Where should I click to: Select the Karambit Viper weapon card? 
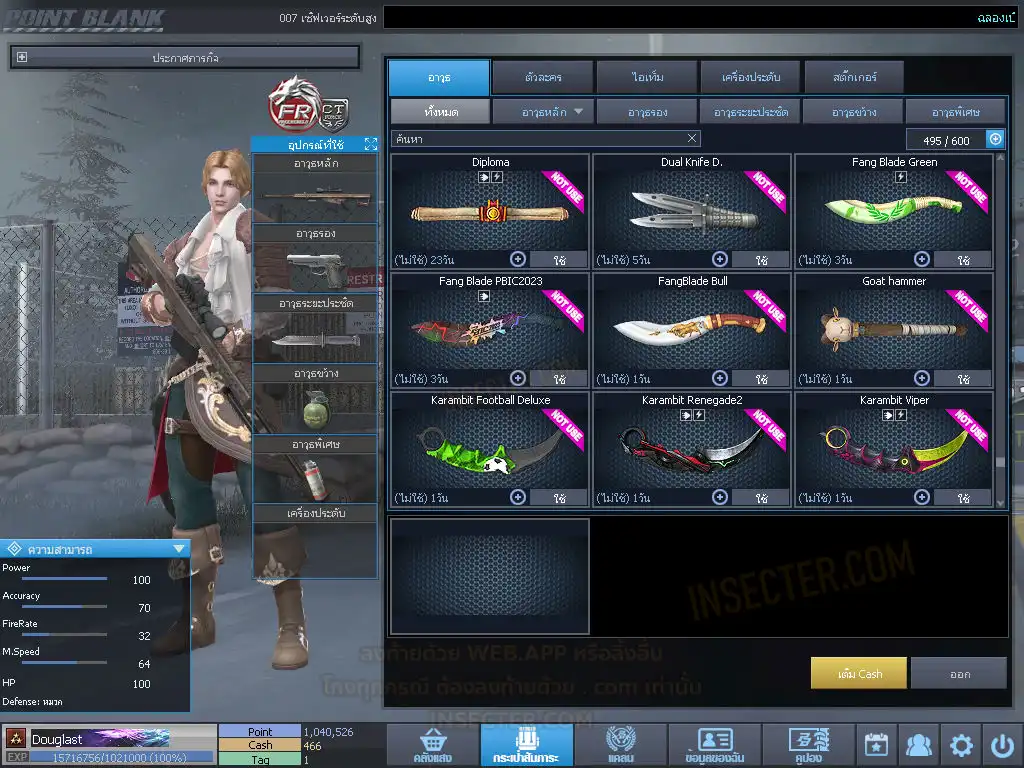click(x=893, y=449)
